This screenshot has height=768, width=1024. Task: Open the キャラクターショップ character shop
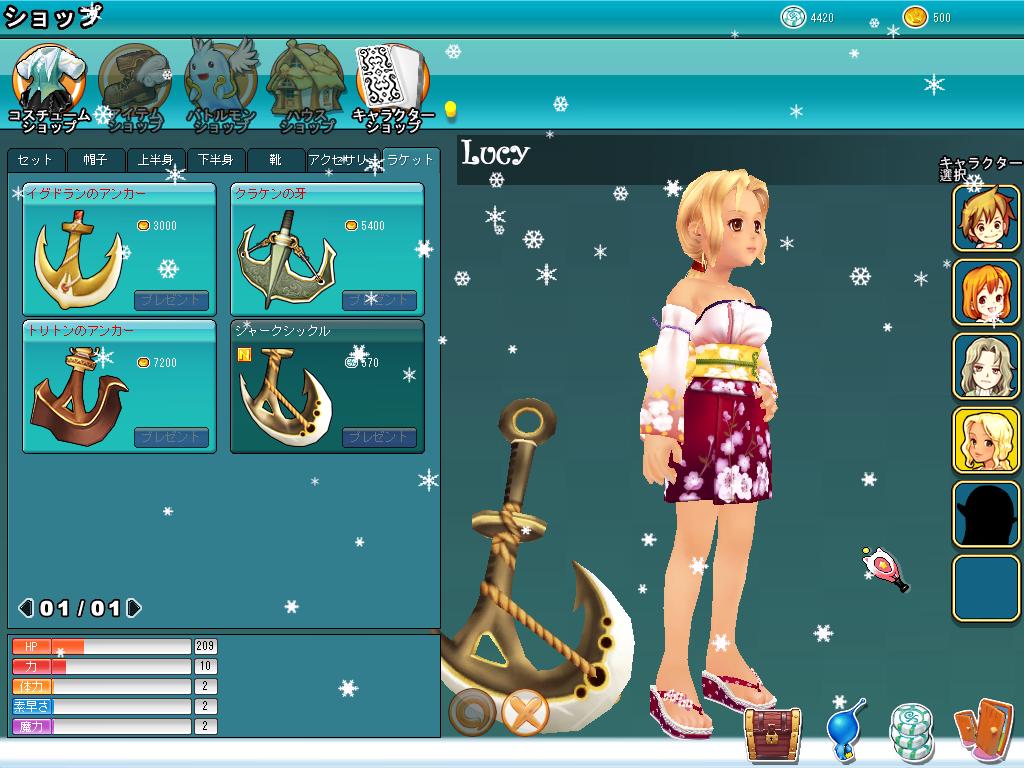[x=392, y=86]
